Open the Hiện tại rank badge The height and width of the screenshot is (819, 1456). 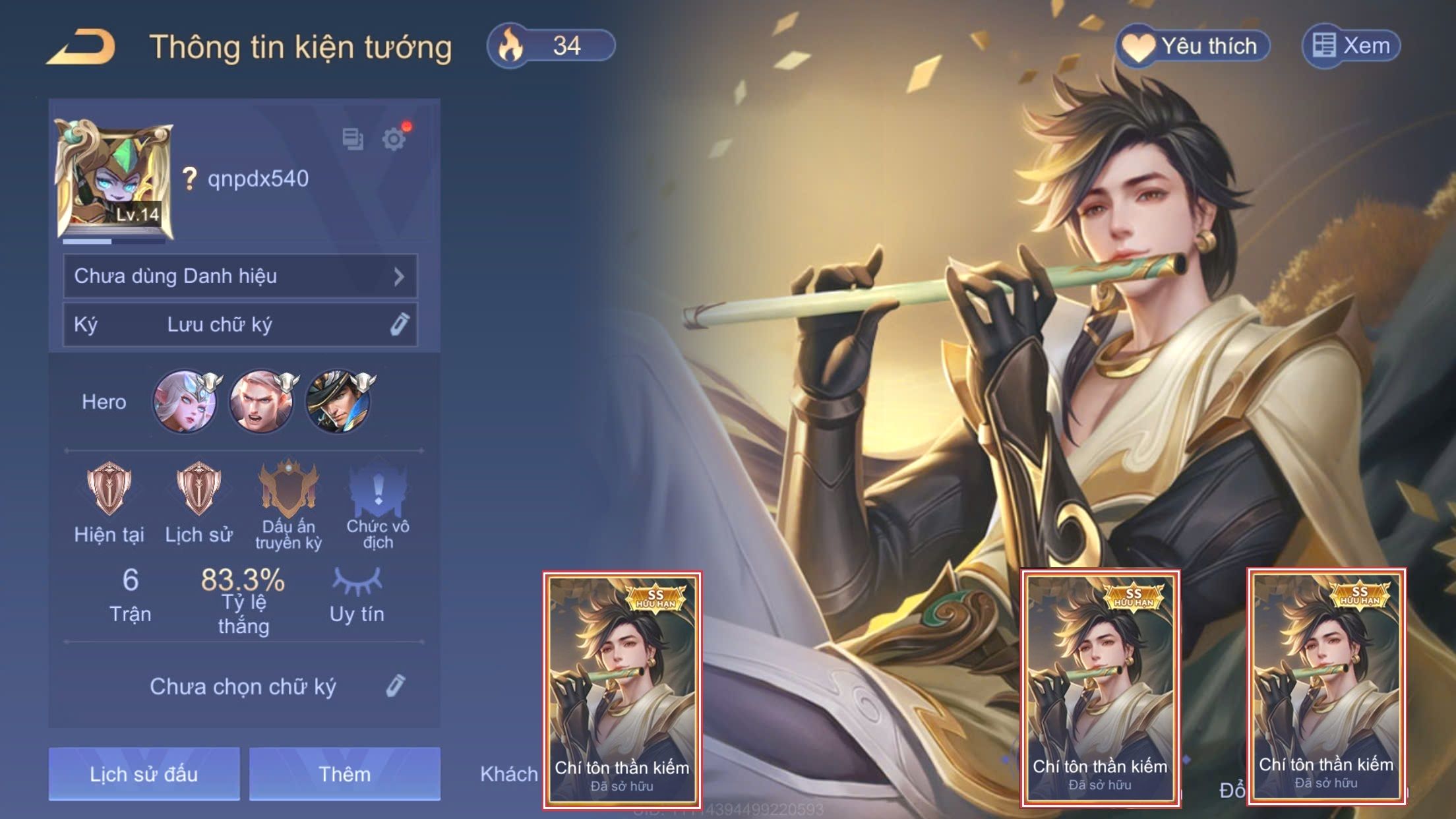[109, 489]
